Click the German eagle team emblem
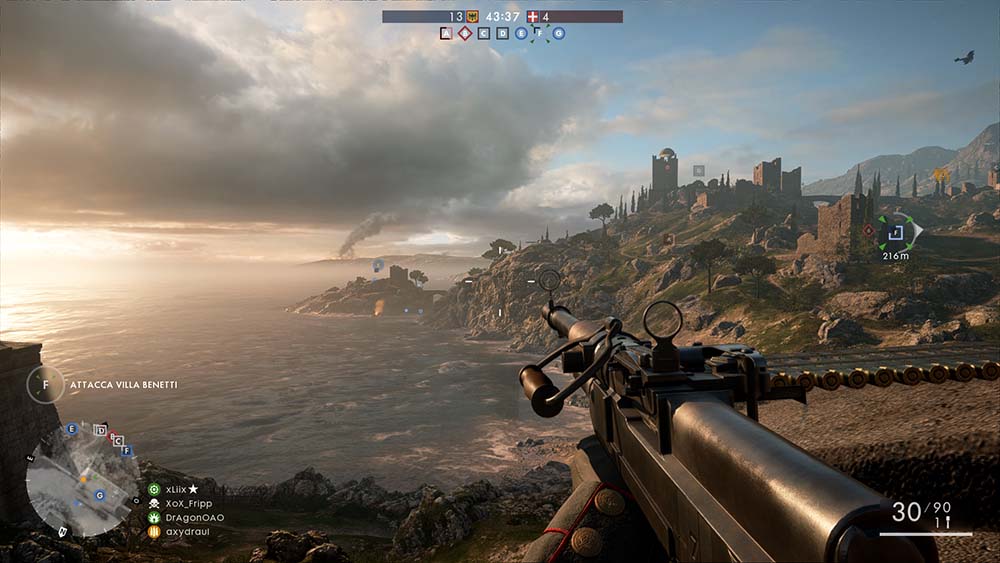 click(472, 16)
